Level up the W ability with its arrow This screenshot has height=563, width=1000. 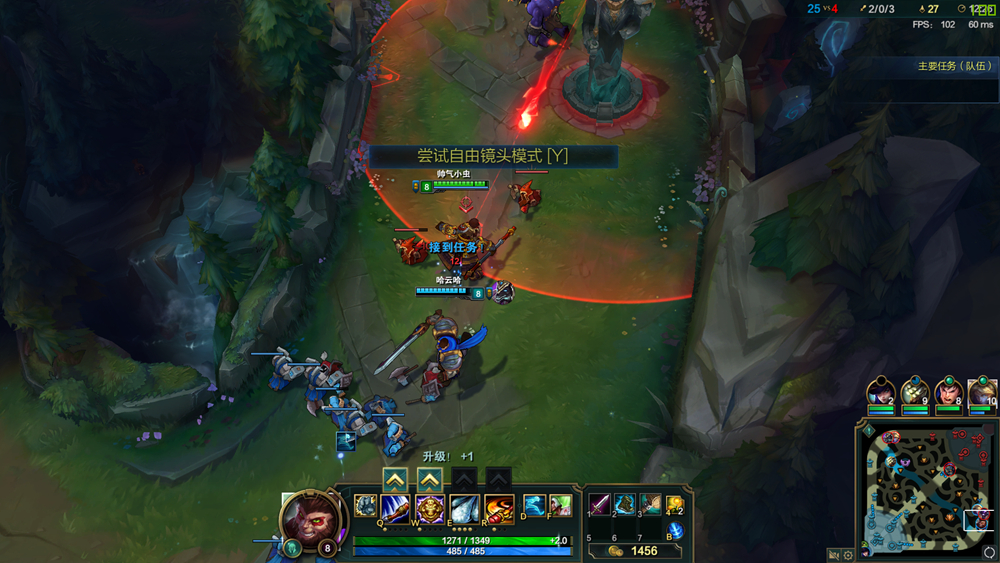[430, 480]
